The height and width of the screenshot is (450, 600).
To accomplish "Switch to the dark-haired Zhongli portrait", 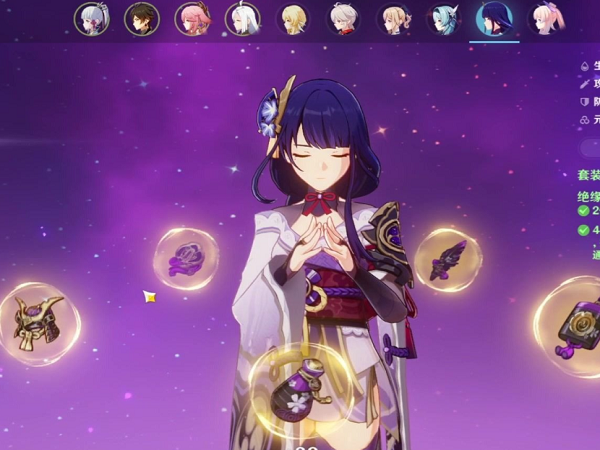I will (141, 19).
